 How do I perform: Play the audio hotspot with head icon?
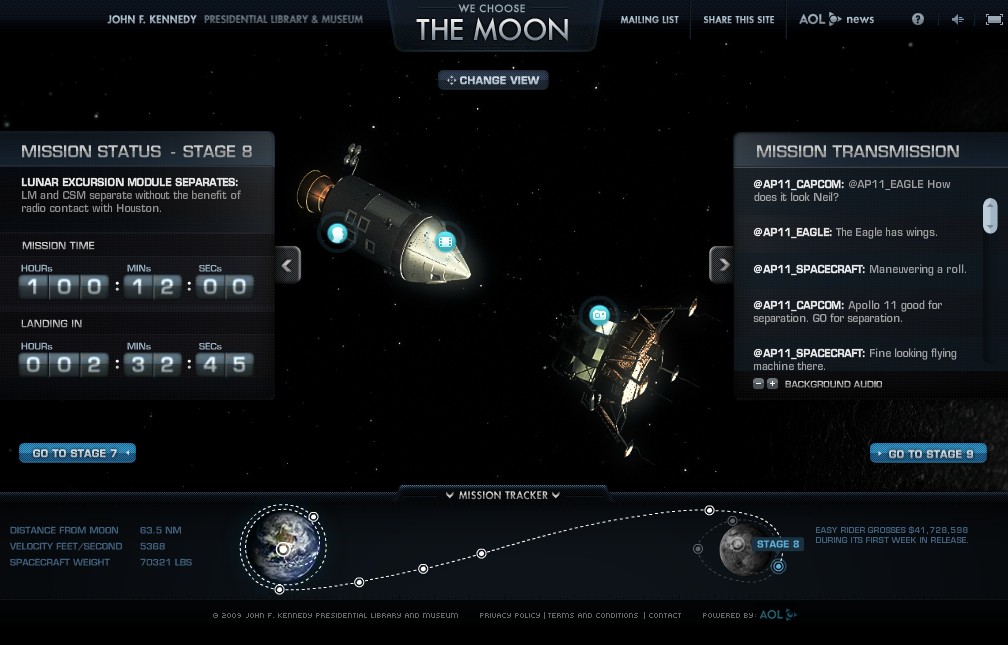(337, 234)
